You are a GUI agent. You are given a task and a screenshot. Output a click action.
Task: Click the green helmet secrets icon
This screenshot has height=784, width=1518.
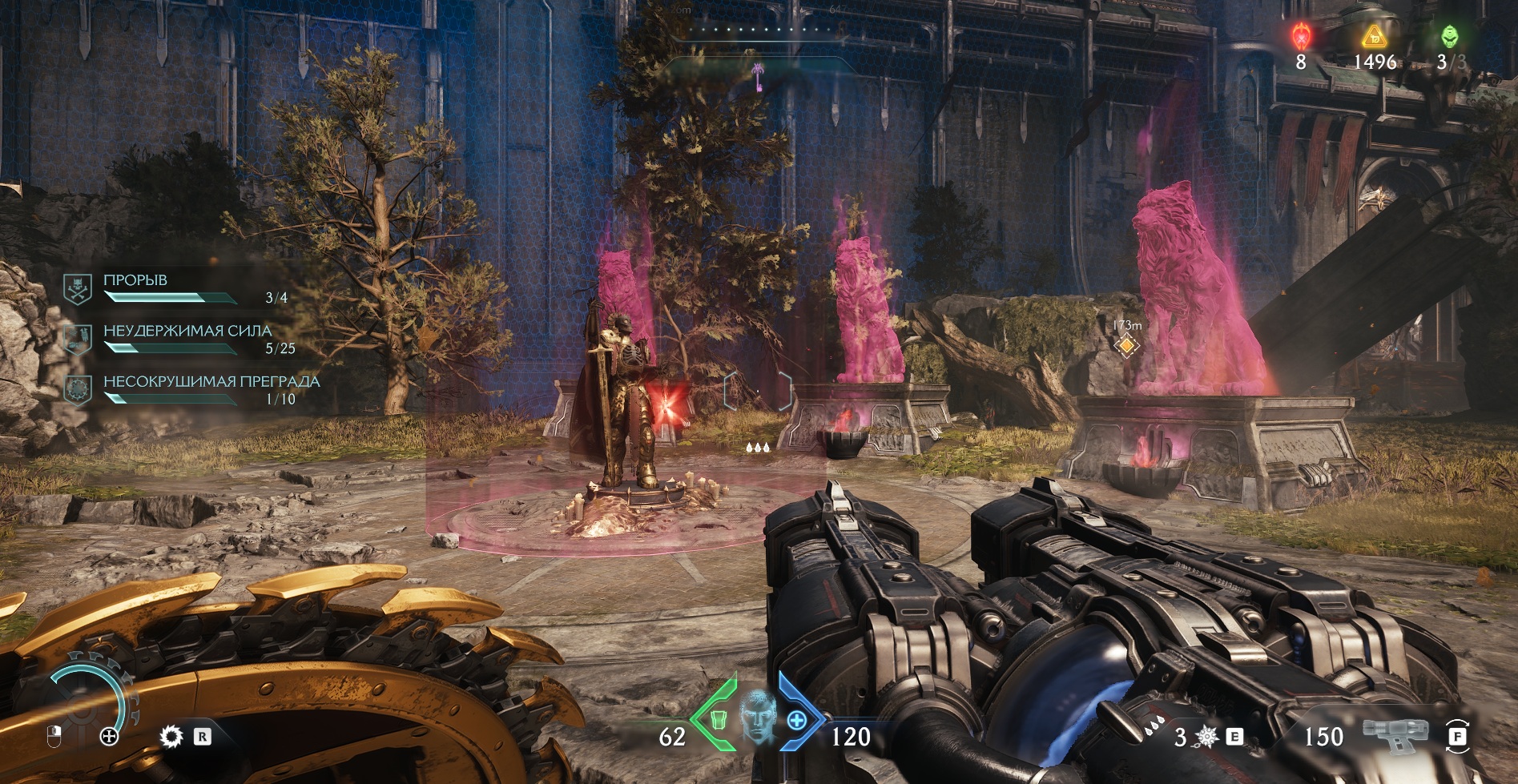point(1449,36)
